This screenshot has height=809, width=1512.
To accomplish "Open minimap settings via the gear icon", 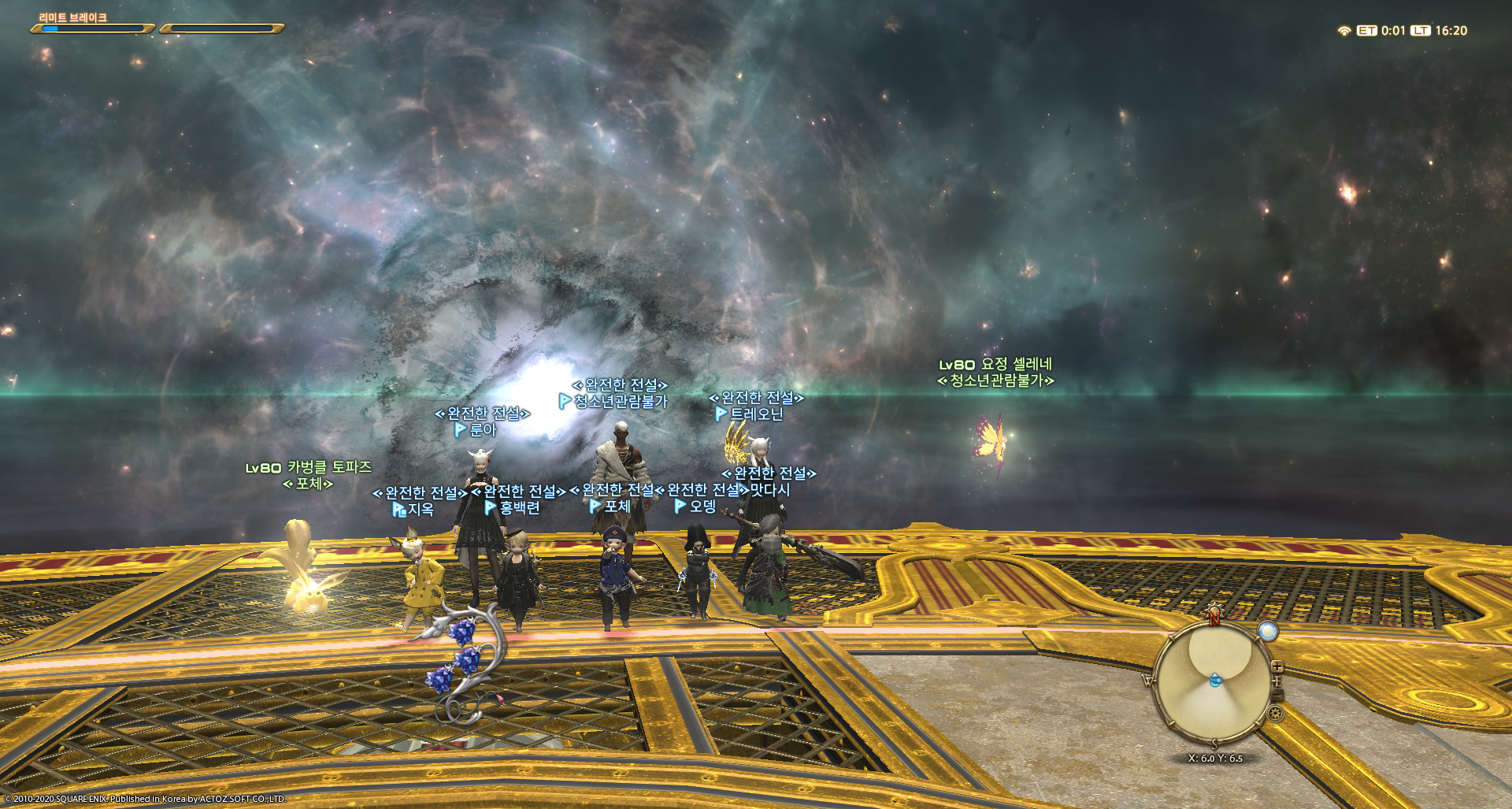I will coord(1275,714).
